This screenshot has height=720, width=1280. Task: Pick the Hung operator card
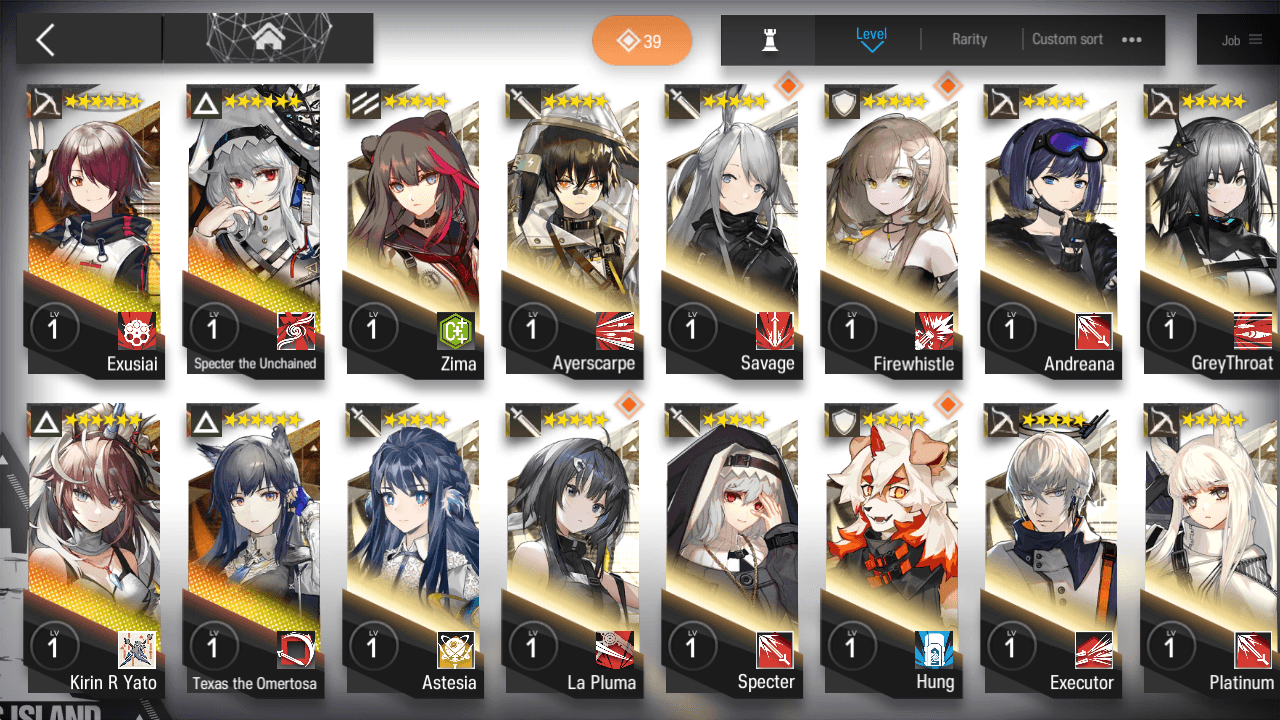coord(892,550)
